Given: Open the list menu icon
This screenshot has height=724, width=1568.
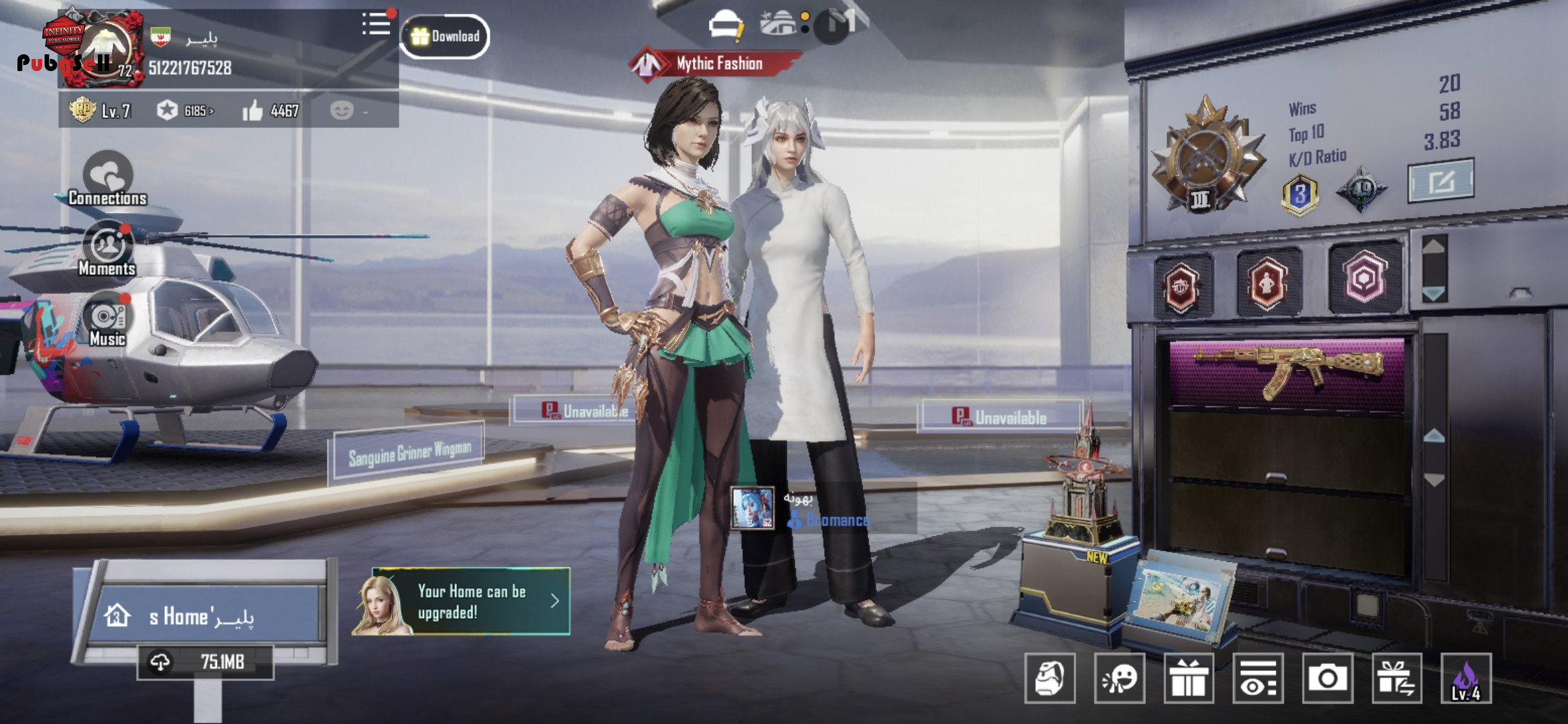Looking at the screenshot, I should pos(376,24).
